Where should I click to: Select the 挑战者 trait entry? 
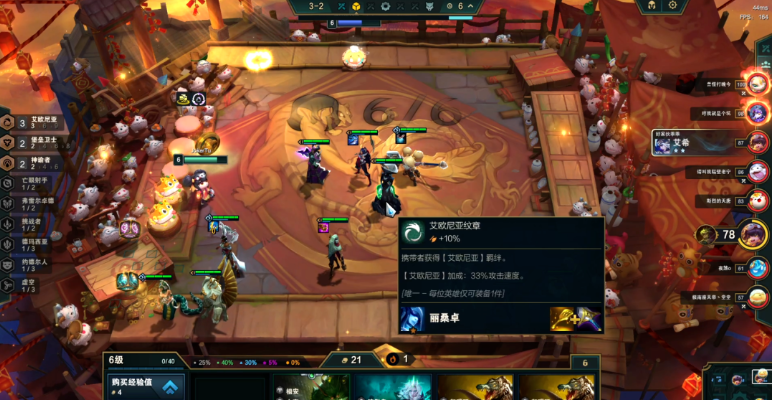pyautogui.click(x=42, y=222)
